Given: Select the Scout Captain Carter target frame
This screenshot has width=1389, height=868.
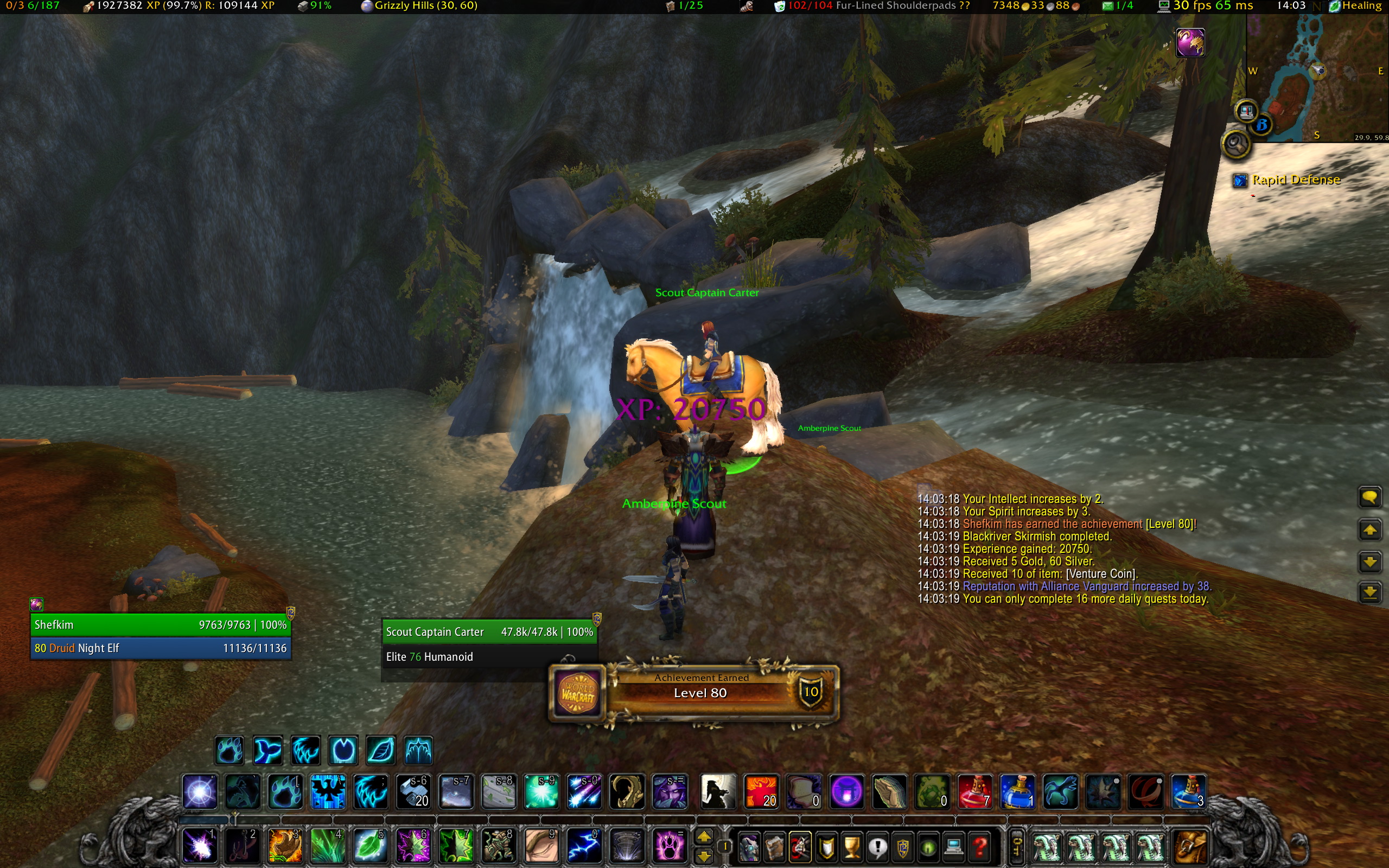Looking at the screenshot, I should [489, 631].
